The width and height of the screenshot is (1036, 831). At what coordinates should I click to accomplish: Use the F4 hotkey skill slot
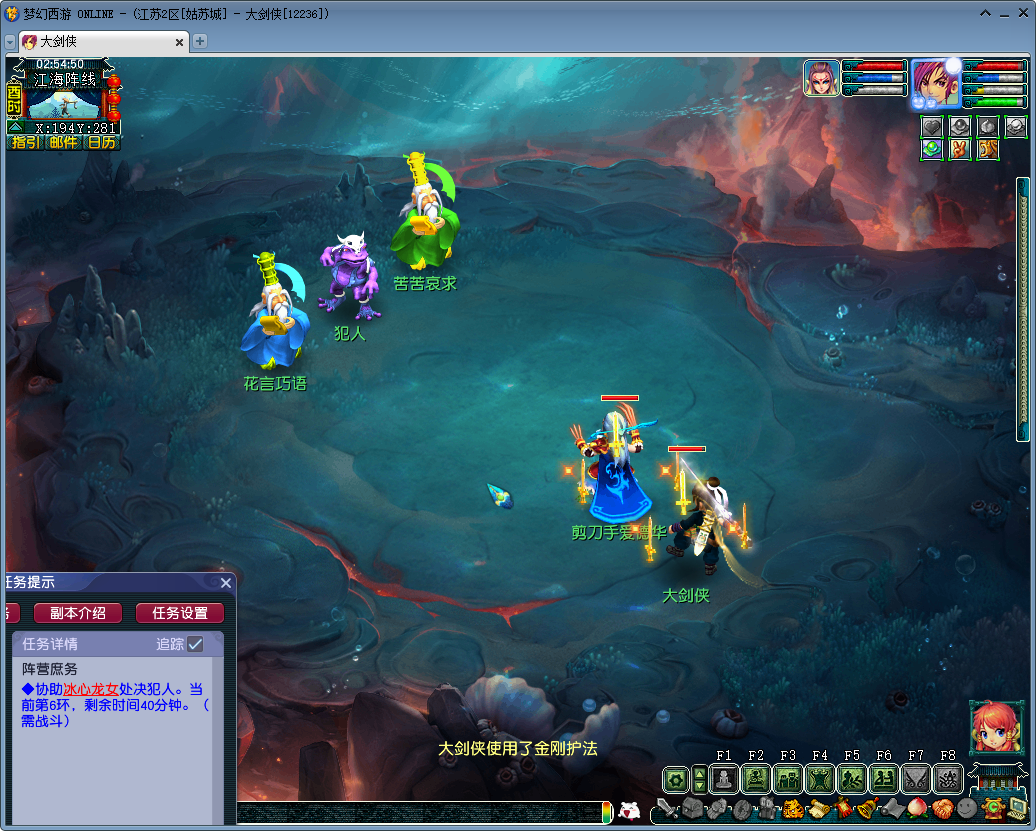coord(820,778)
